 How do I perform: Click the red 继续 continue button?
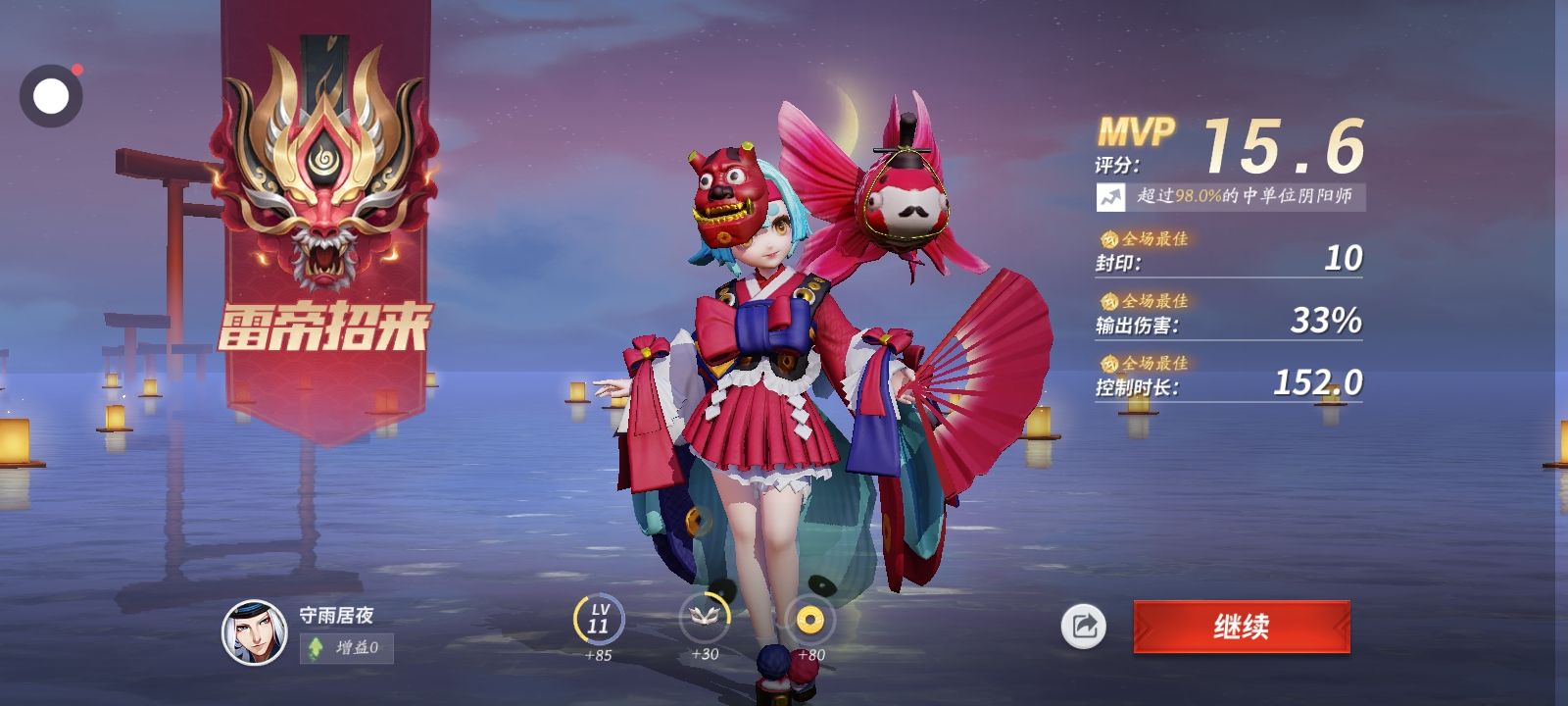click(x=1242, y=627)
